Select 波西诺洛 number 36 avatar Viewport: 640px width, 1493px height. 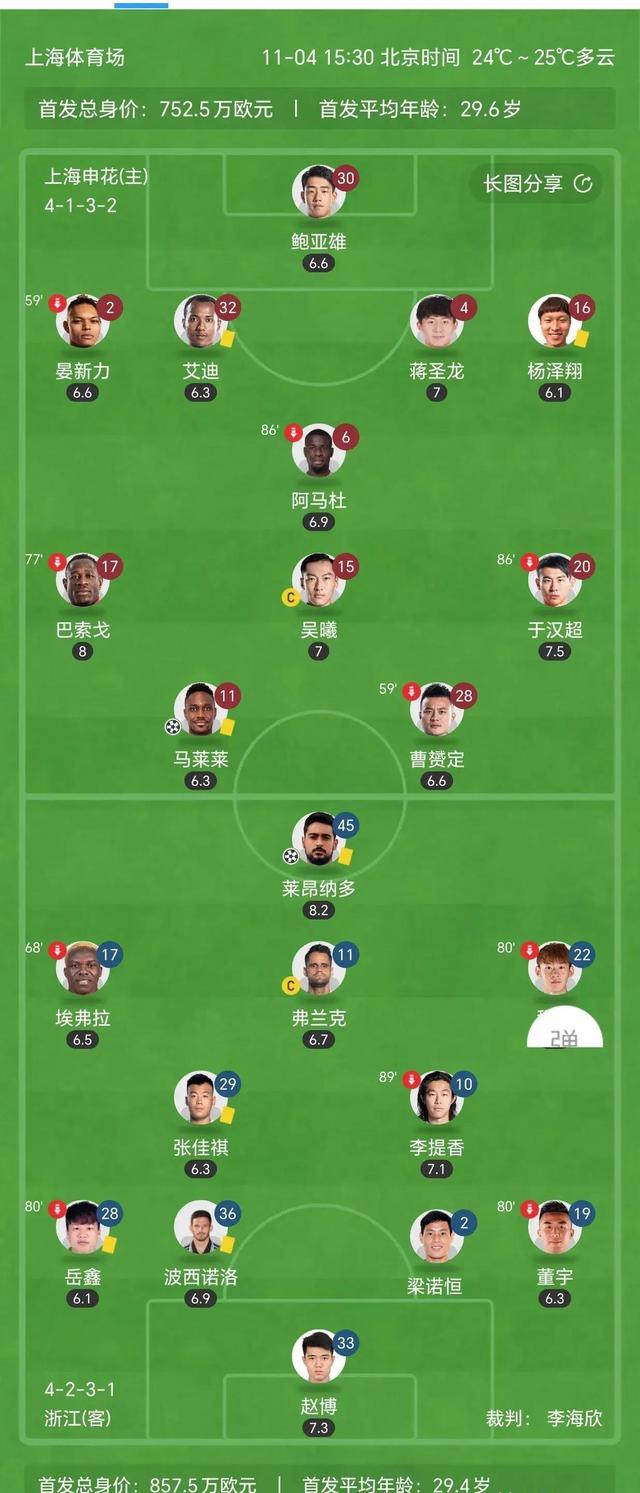coord(200,1227)
